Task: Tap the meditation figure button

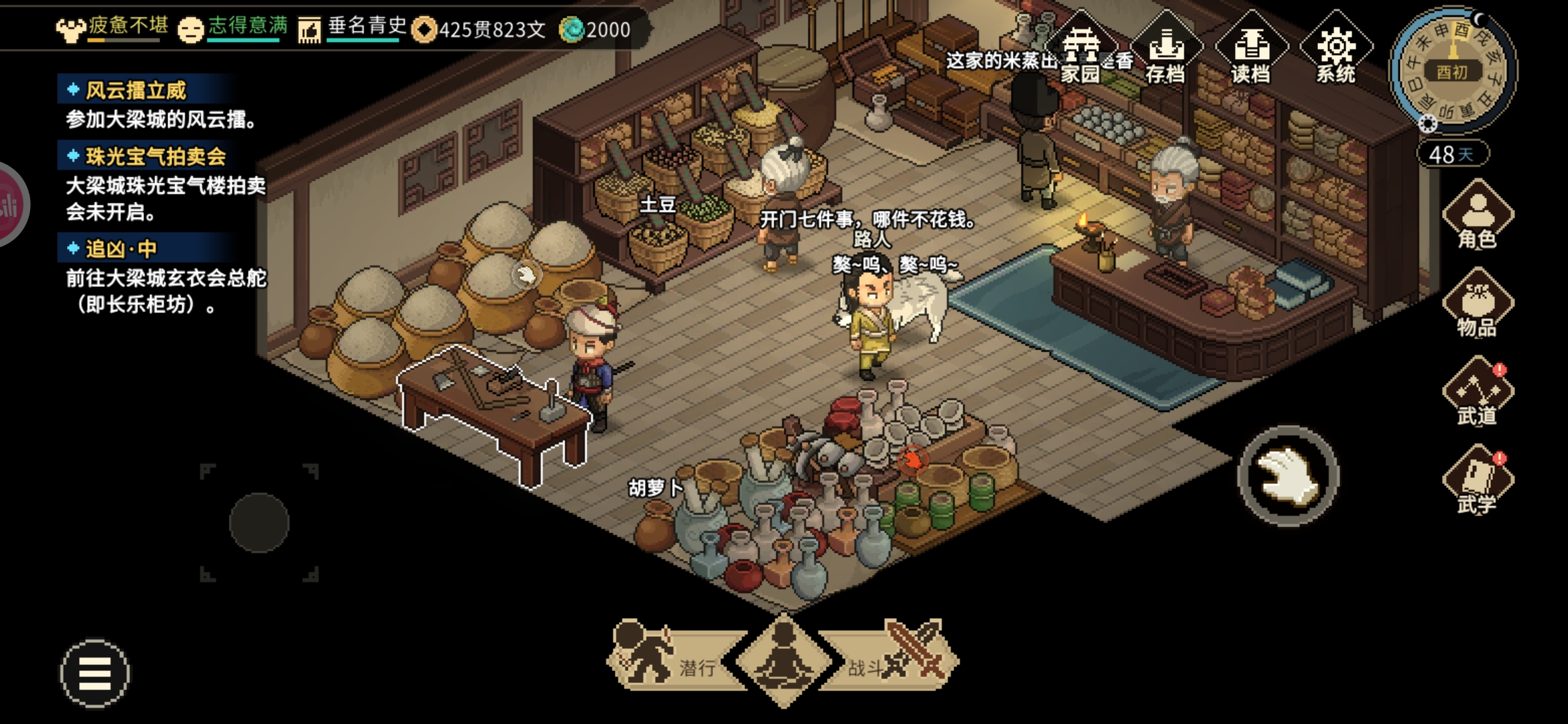Action: 783,660
